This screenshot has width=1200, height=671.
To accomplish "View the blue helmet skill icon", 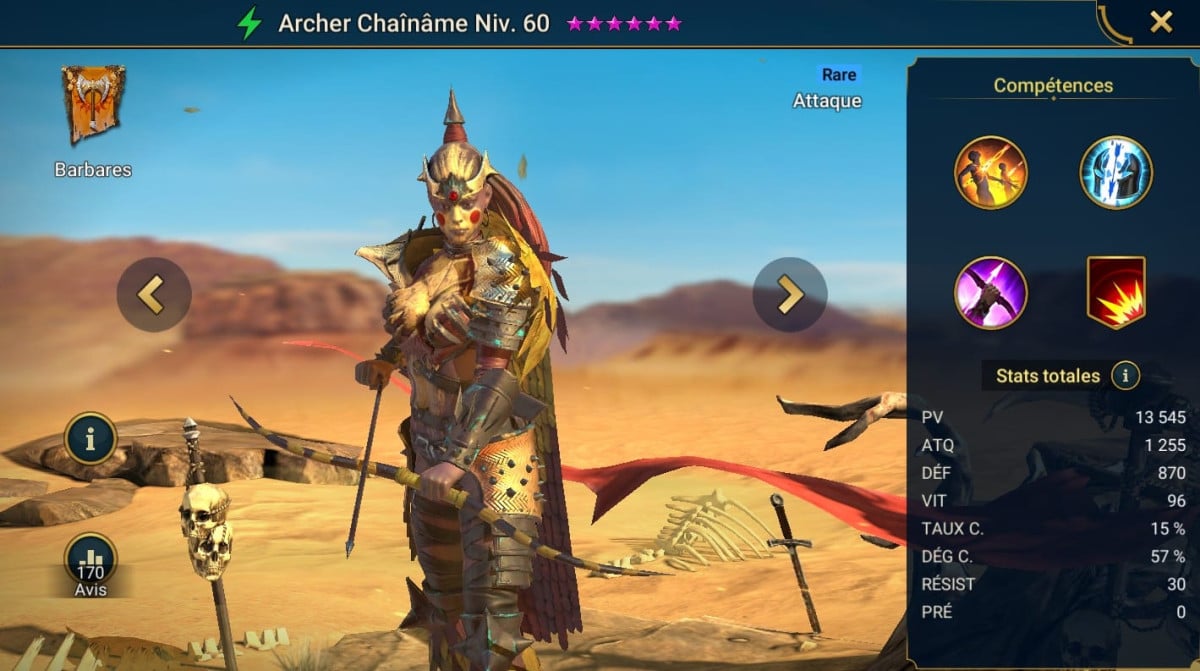I will point(1116,173).
